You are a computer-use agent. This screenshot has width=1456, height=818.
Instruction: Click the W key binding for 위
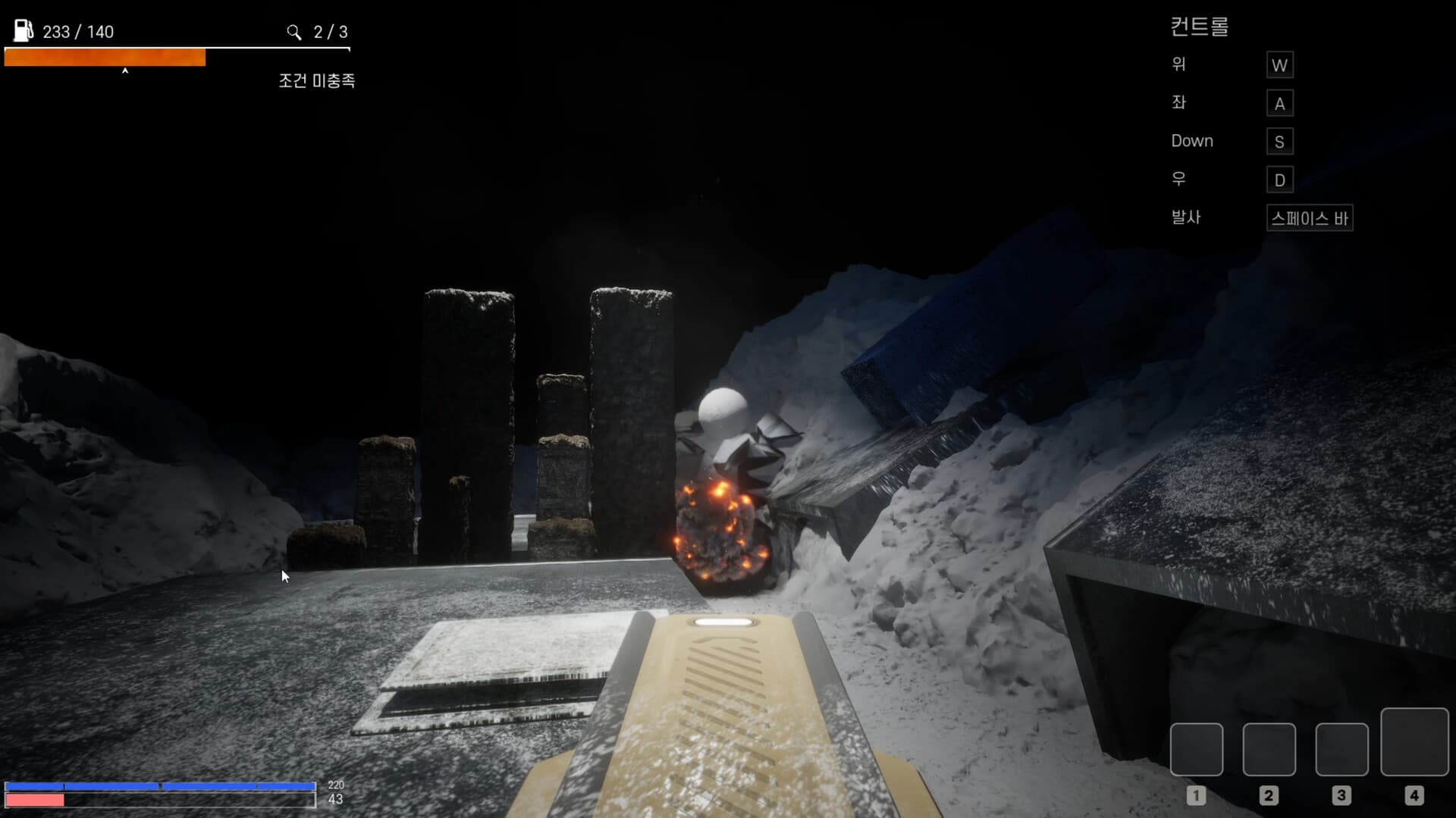1279,64
